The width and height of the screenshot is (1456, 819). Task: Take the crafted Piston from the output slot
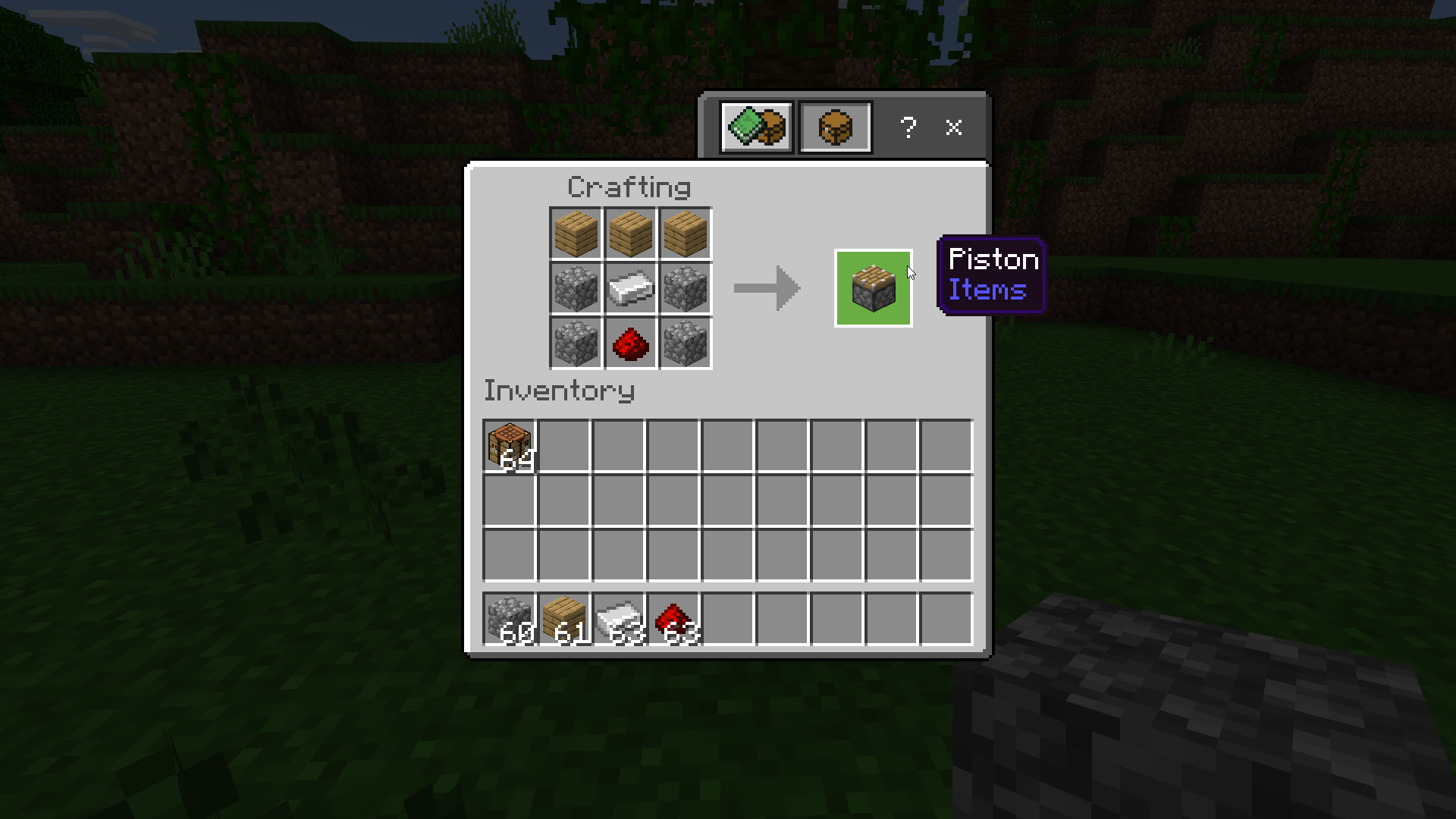coord(873,288)
